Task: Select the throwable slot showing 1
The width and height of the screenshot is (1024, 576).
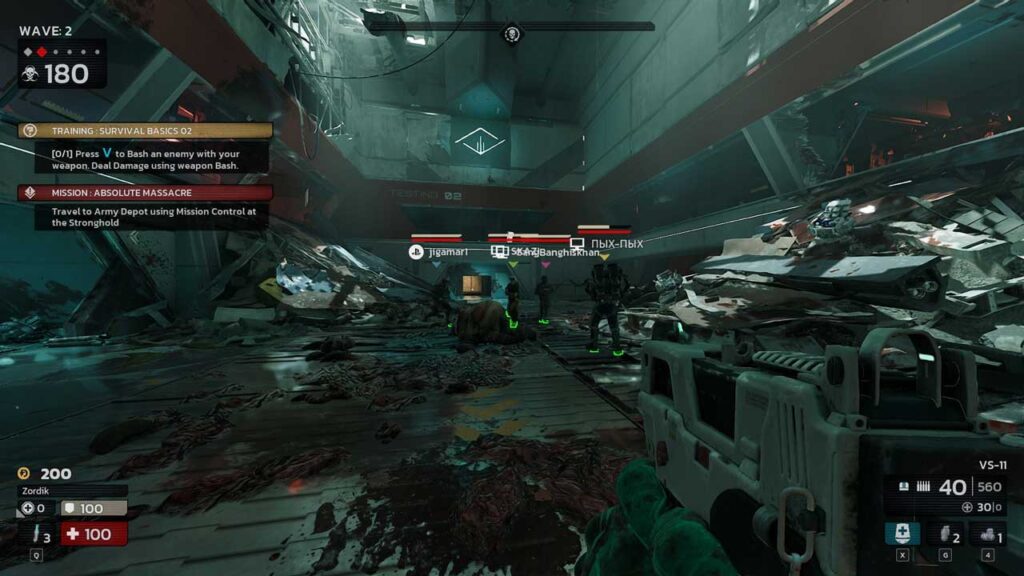Action: tap(987, 533)
